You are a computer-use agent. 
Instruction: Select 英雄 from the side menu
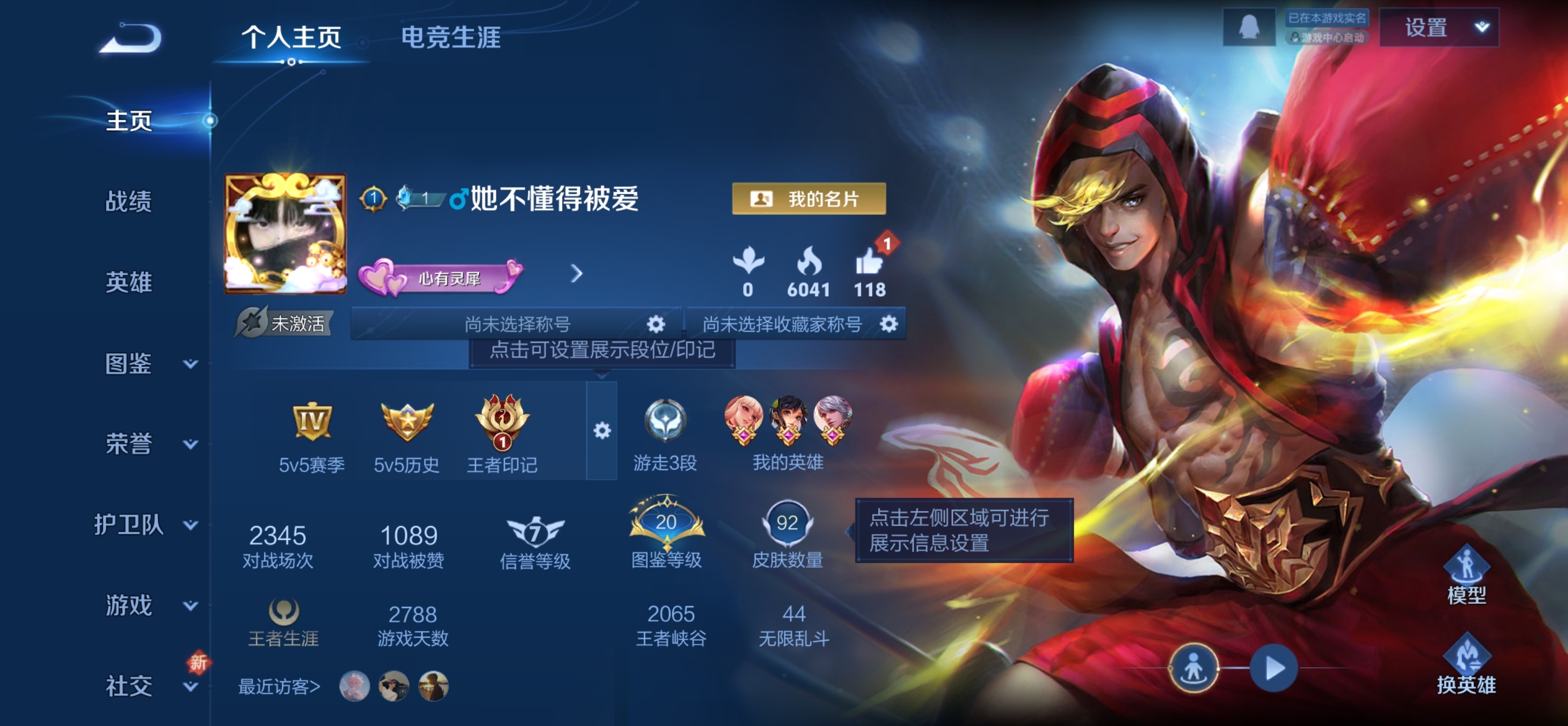click(x=129, y=282)
